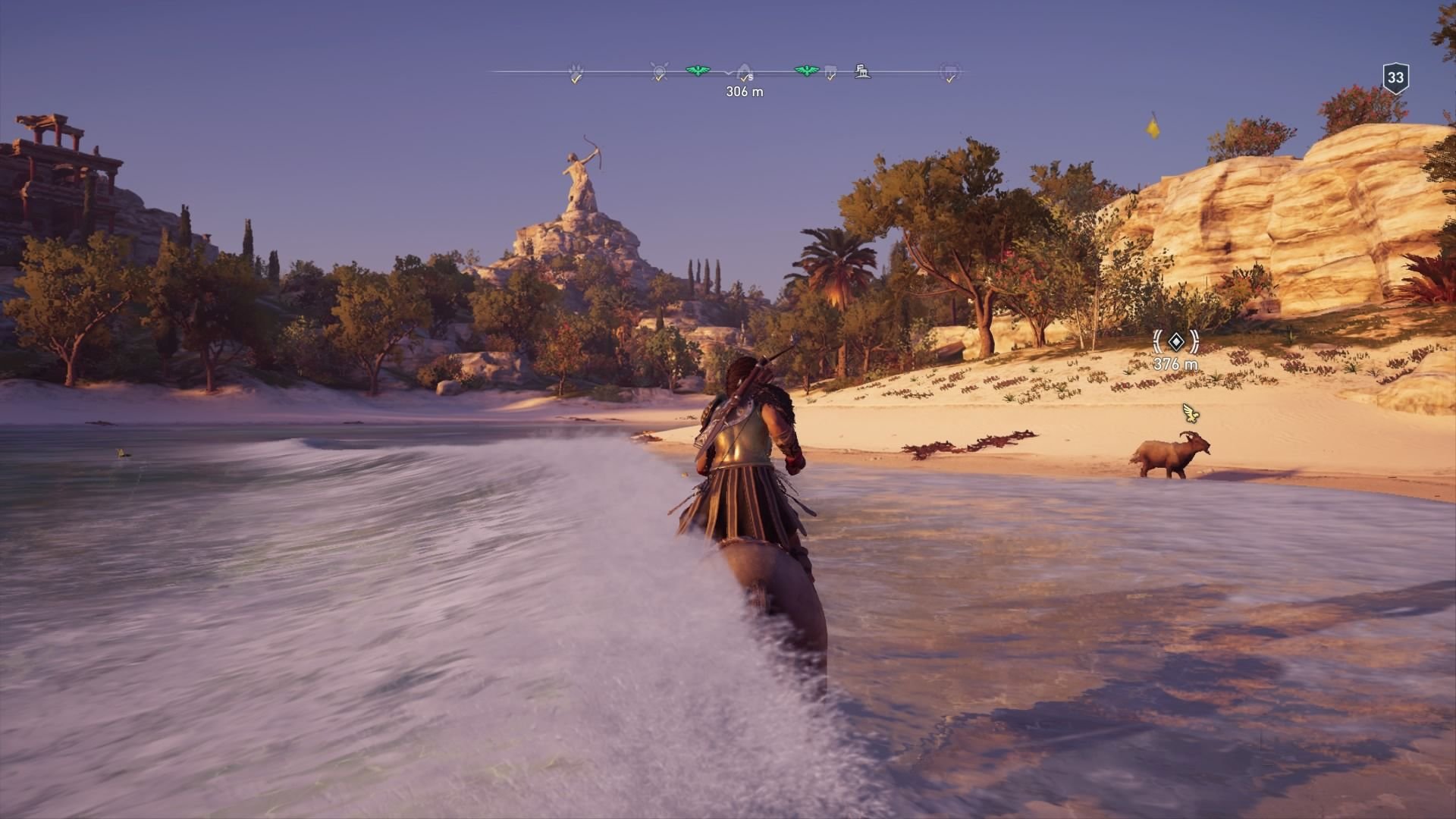Screen dimensions: 1456x819
Task: Toggle the checkmark under the paw den icon
Action: (575, 78)
